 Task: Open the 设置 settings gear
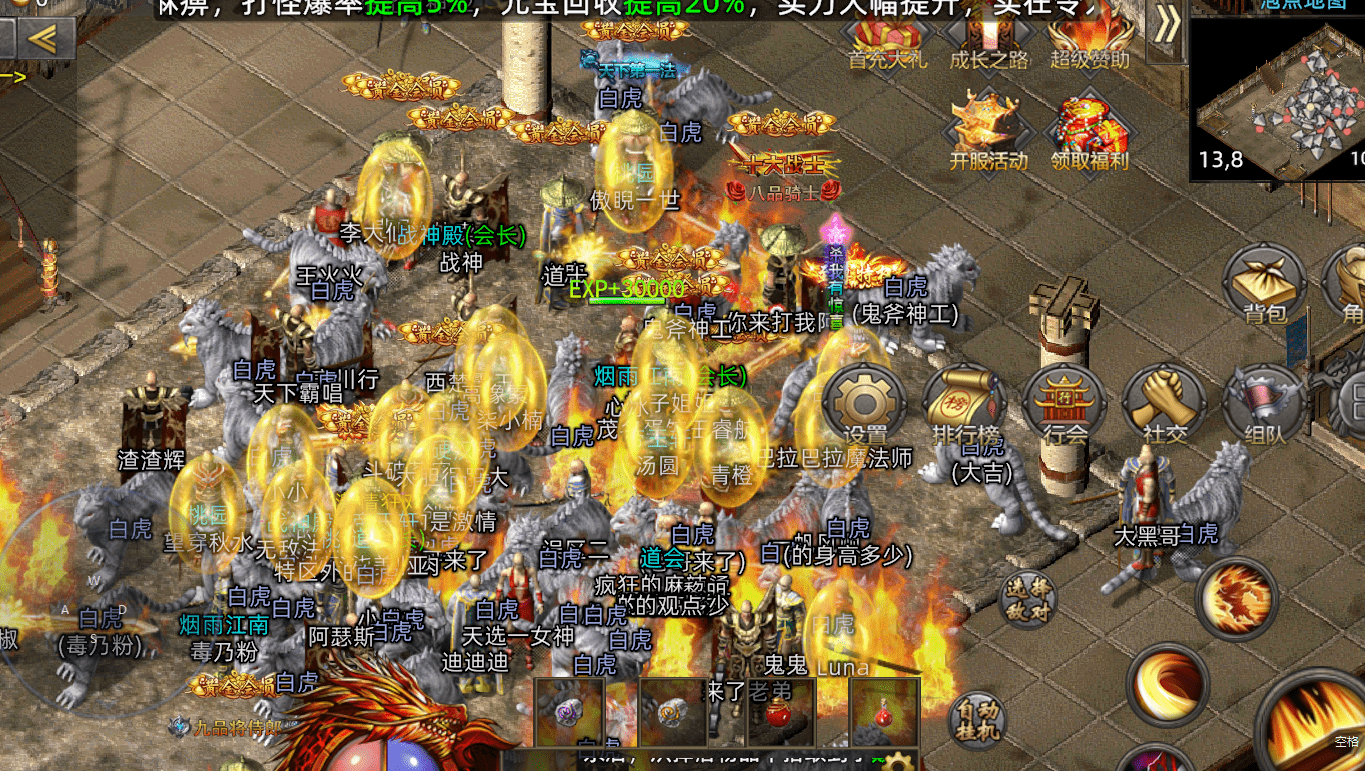coord(865,405)
